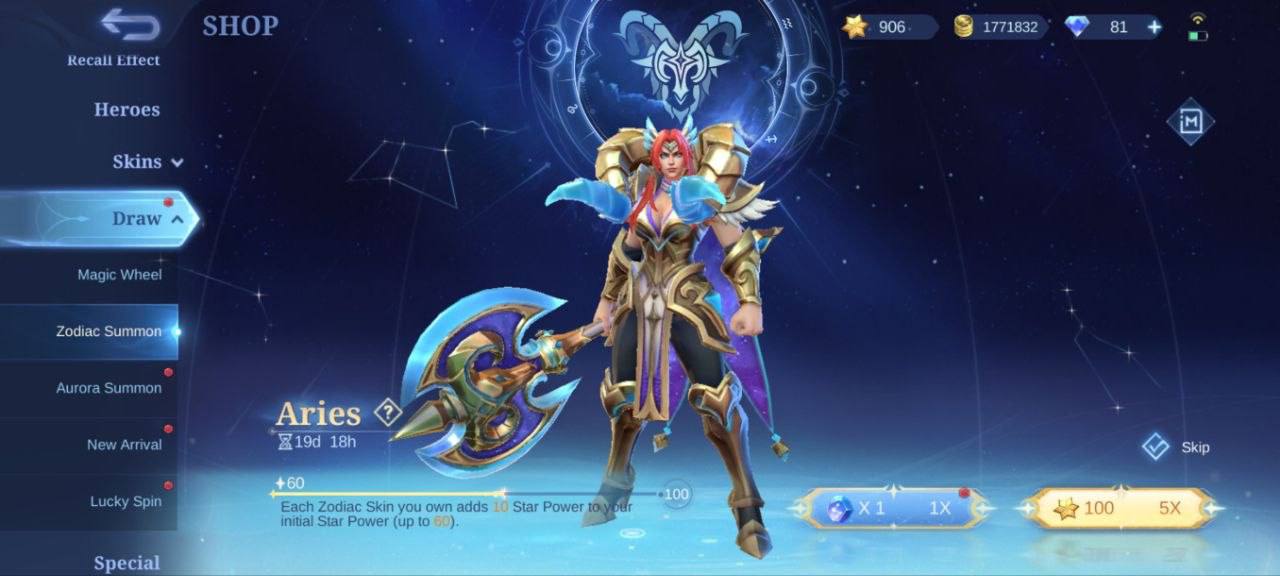1280x576 pixels.
Task: Open New Arrival section
Action: click(x=124, y=445)
